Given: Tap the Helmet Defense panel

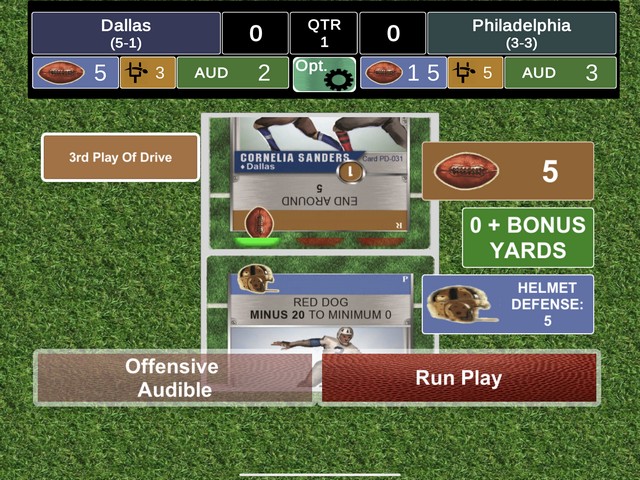Looking at the screenshot, I should (x=508, y=304).
